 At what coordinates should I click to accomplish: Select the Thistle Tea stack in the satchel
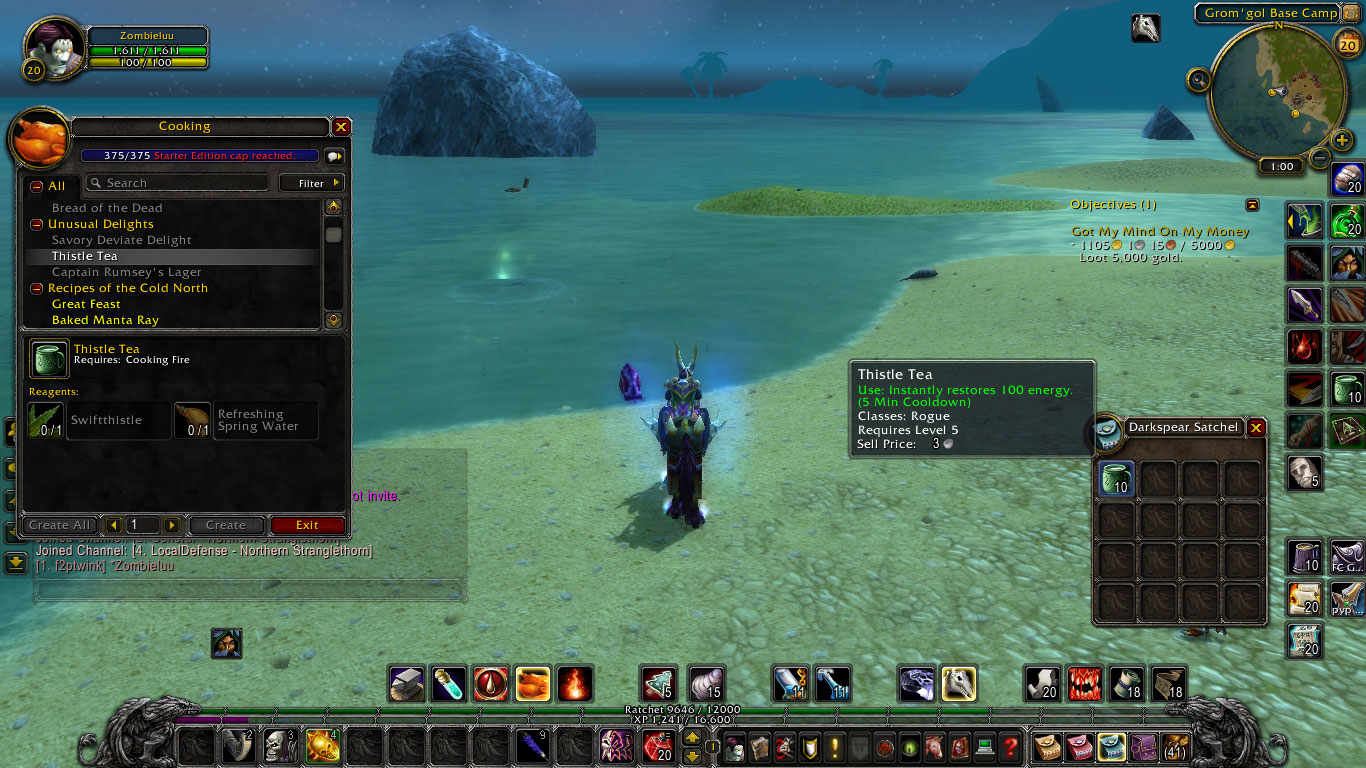tap(1115, 478)
